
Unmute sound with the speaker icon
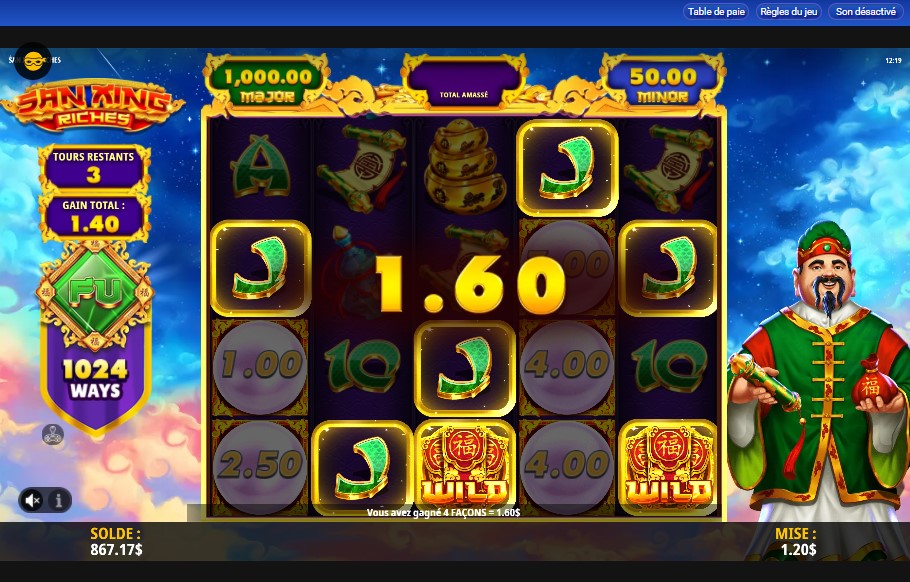pyautogui.click(x=33, y=499)
